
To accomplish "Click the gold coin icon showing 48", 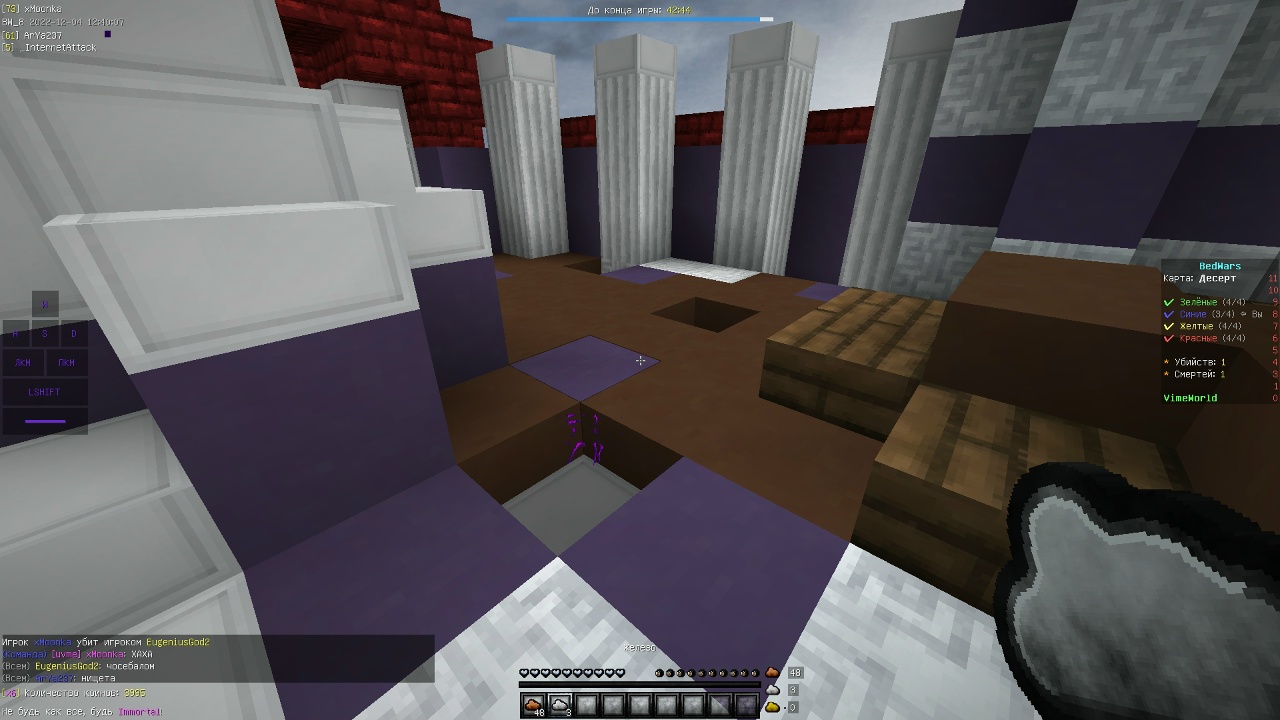I will coord(772,672).
